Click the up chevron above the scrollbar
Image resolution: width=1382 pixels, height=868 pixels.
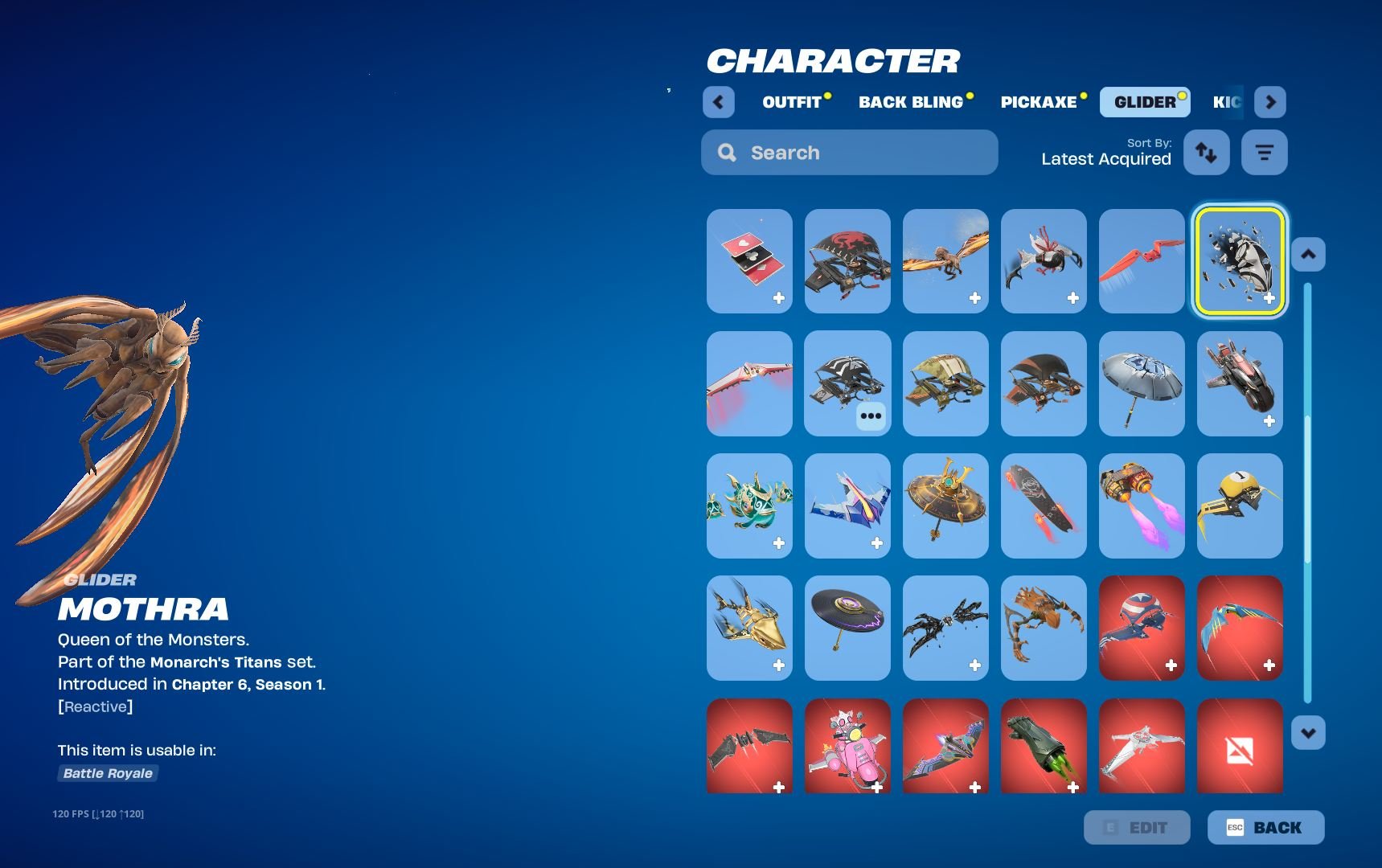coord(1308,254)
